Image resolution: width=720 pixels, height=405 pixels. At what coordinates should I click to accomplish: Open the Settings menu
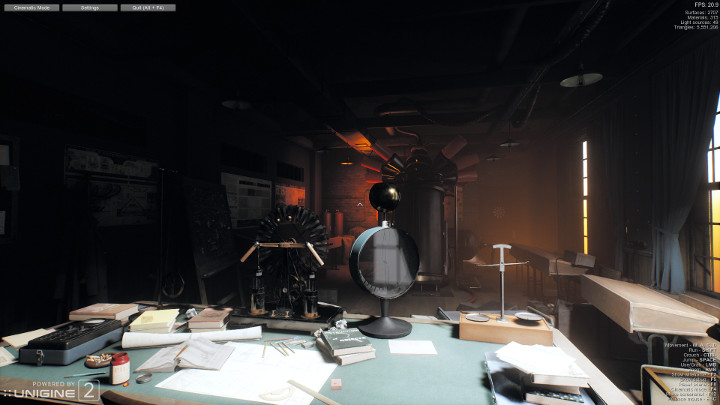click(x=90, y=7)
